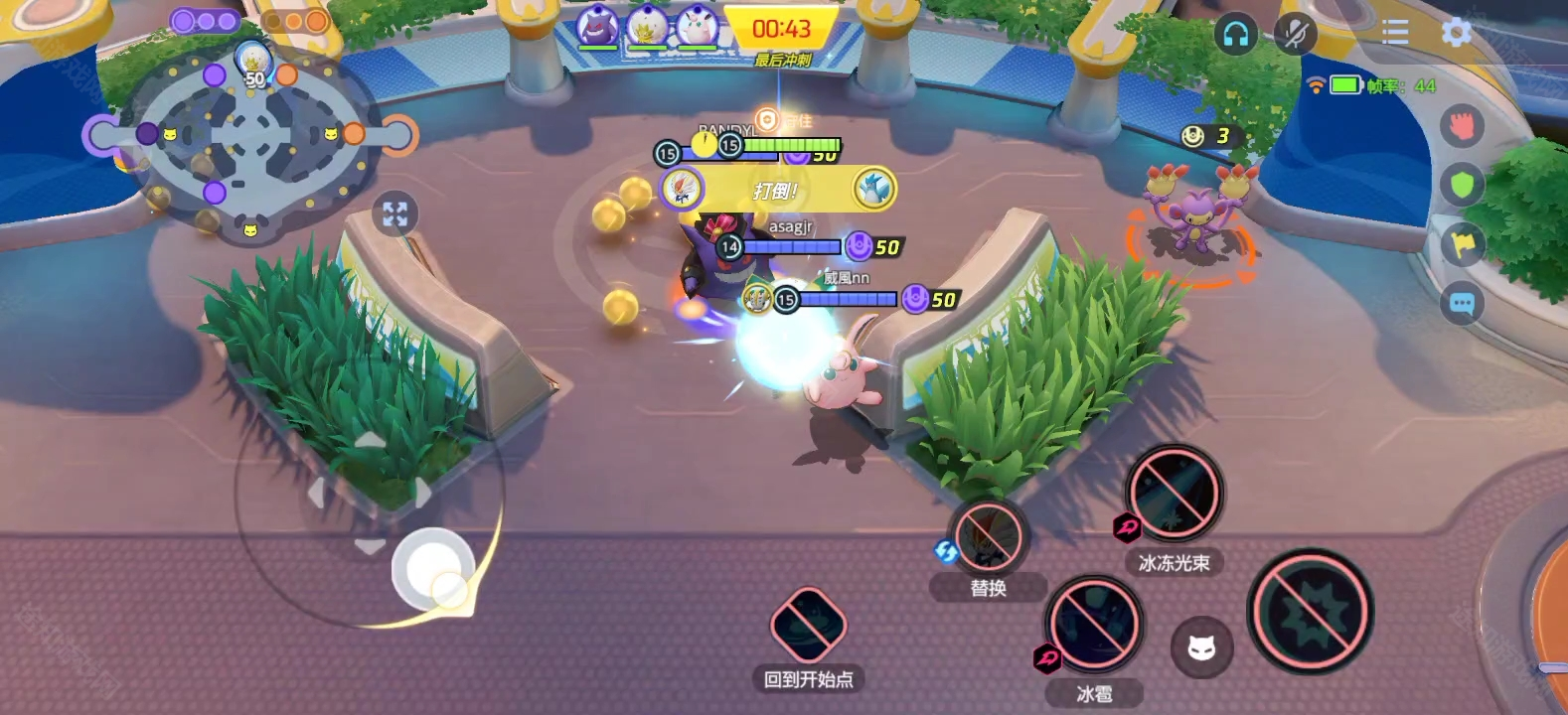Send the green shield defend signal
Viewport: 1568px width, 715px height.
pos(1462,185)
